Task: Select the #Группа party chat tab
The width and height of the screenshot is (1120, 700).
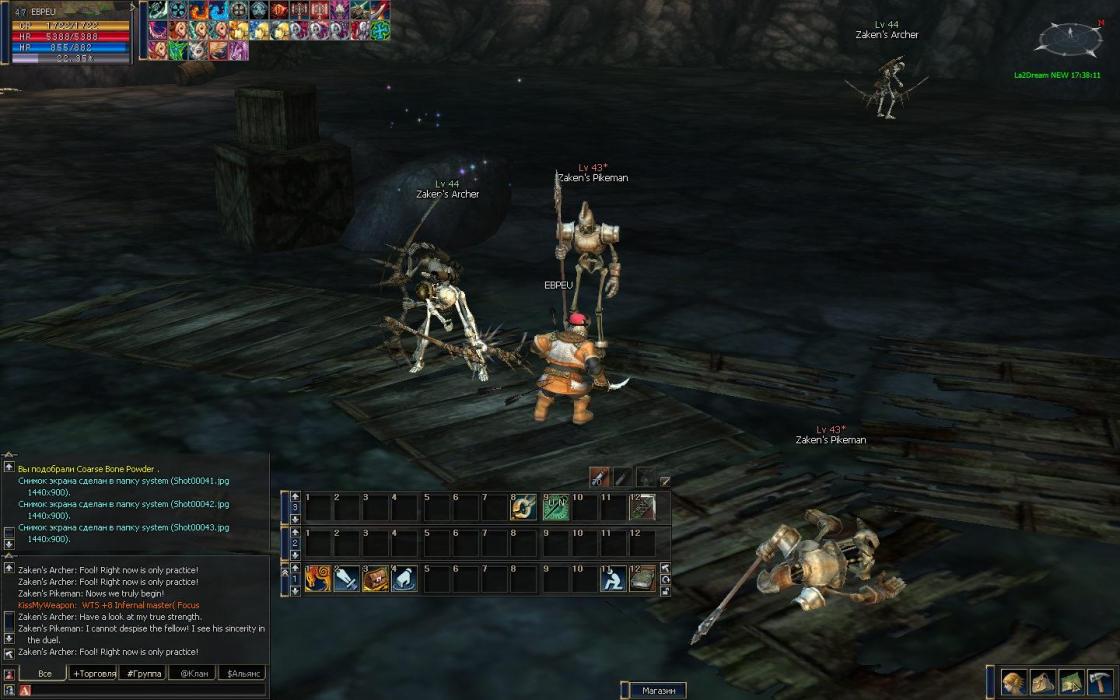Action: tap(143, 674)
